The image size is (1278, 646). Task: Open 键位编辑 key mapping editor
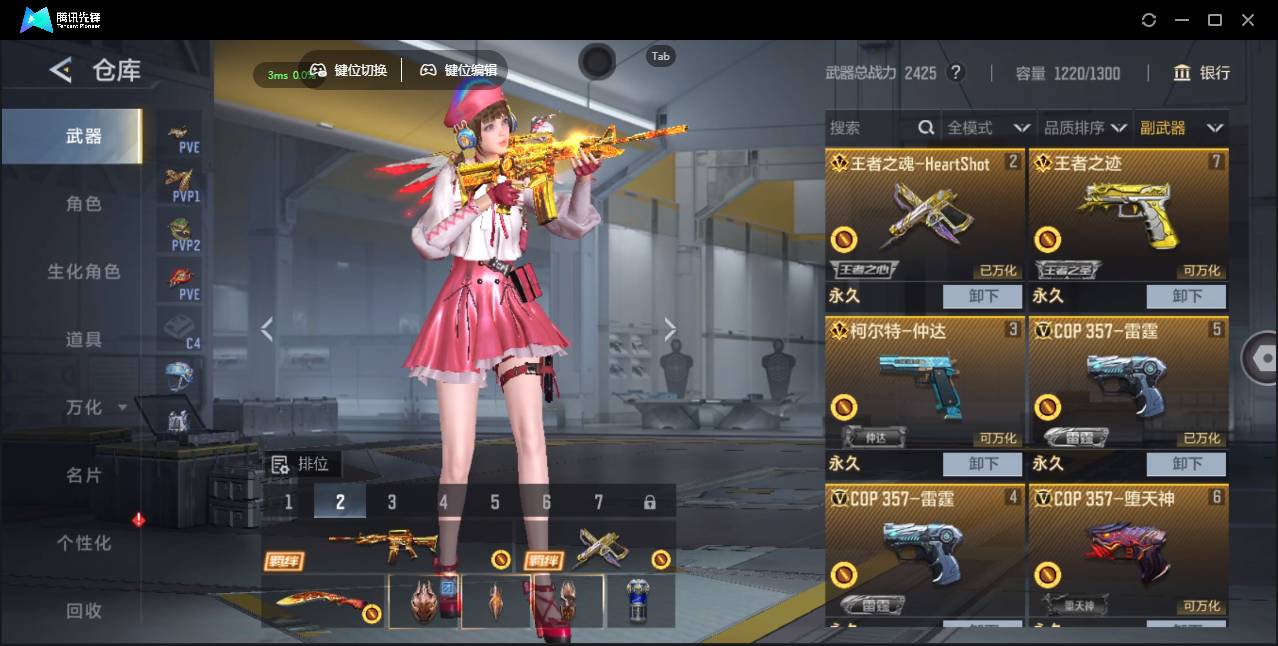coord(459,70)
